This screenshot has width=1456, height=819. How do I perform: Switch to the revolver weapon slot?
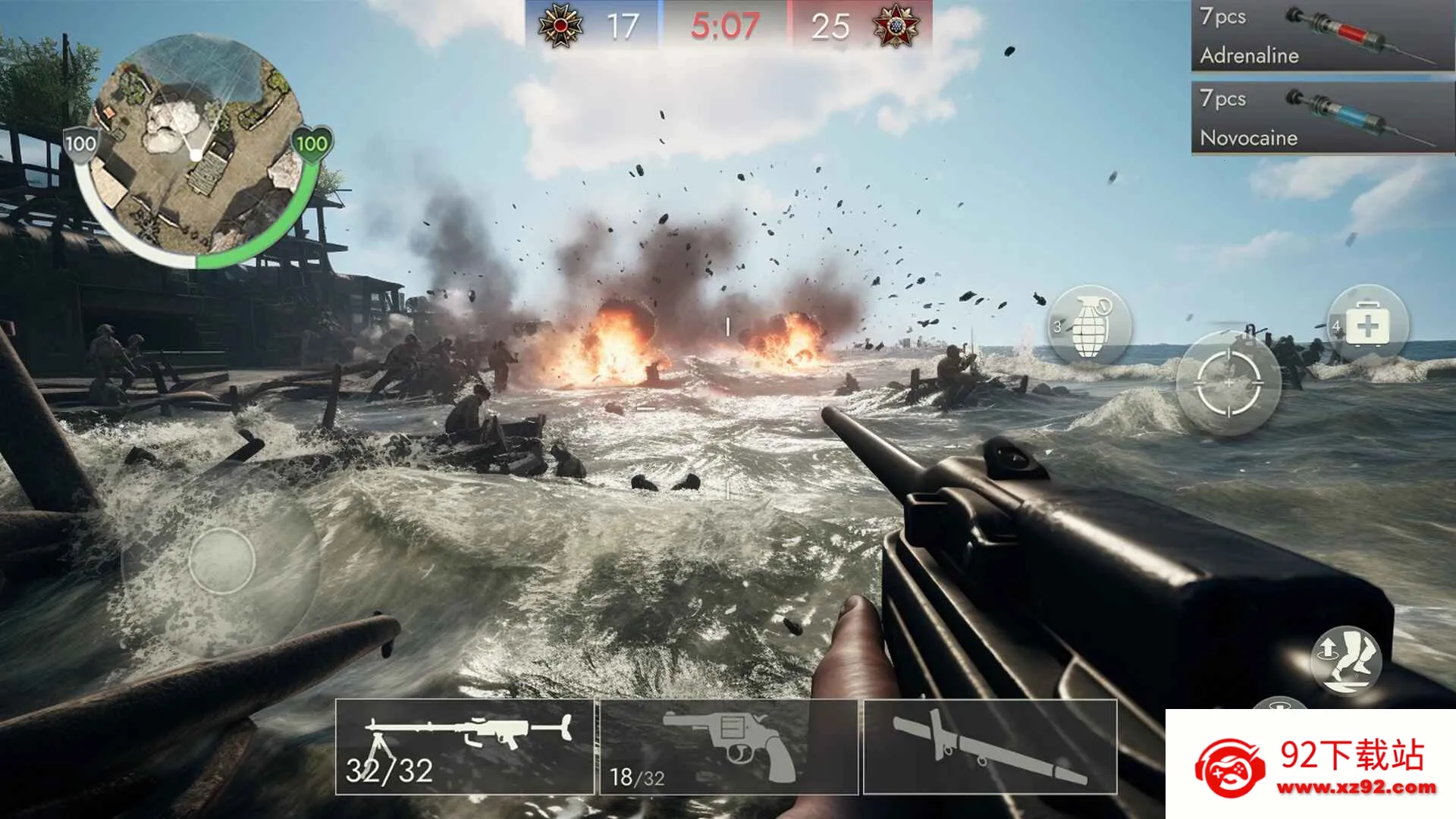(x=729, y=747)
